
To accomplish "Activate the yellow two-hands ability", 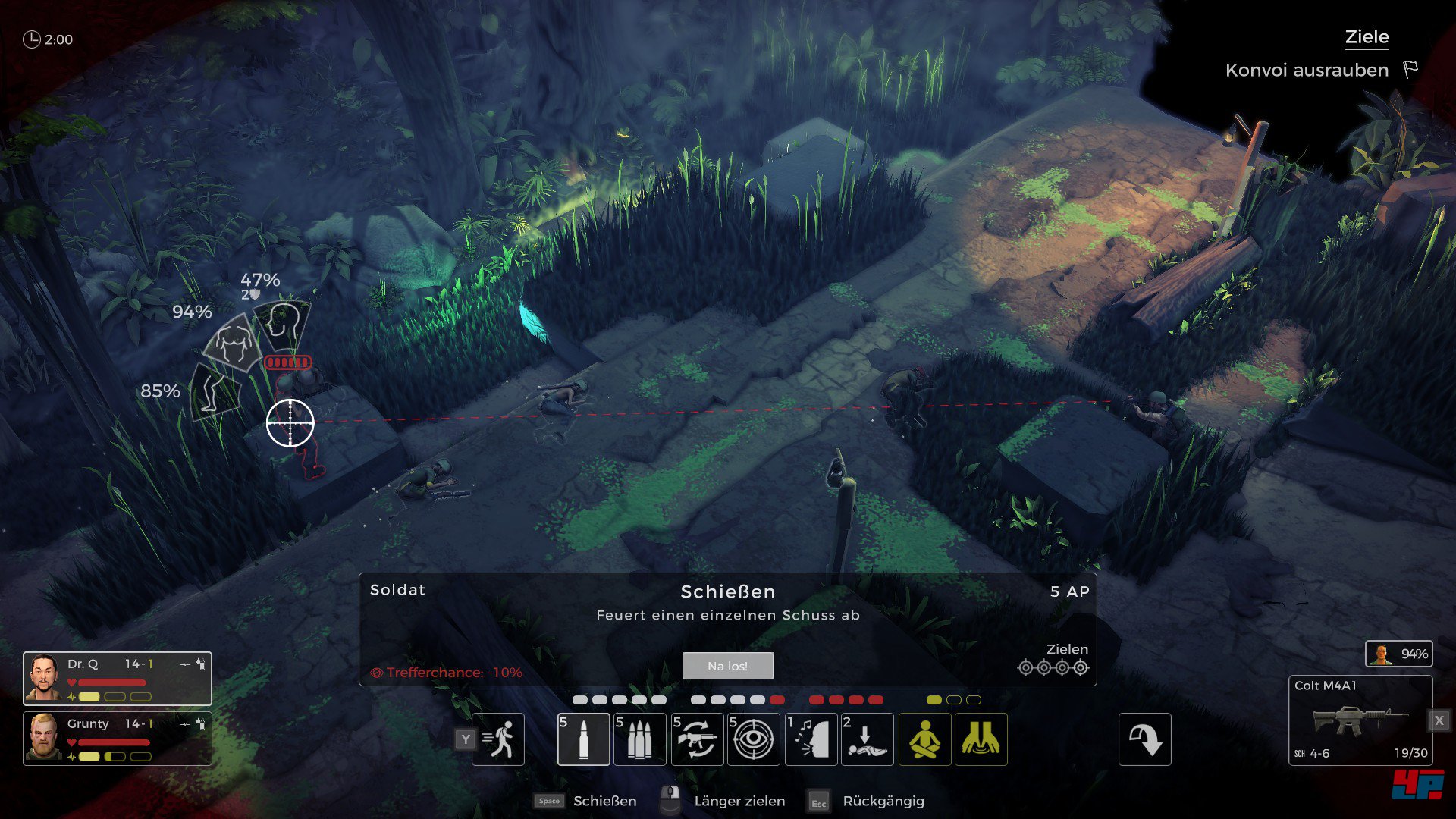I will [x=981, y=739].
